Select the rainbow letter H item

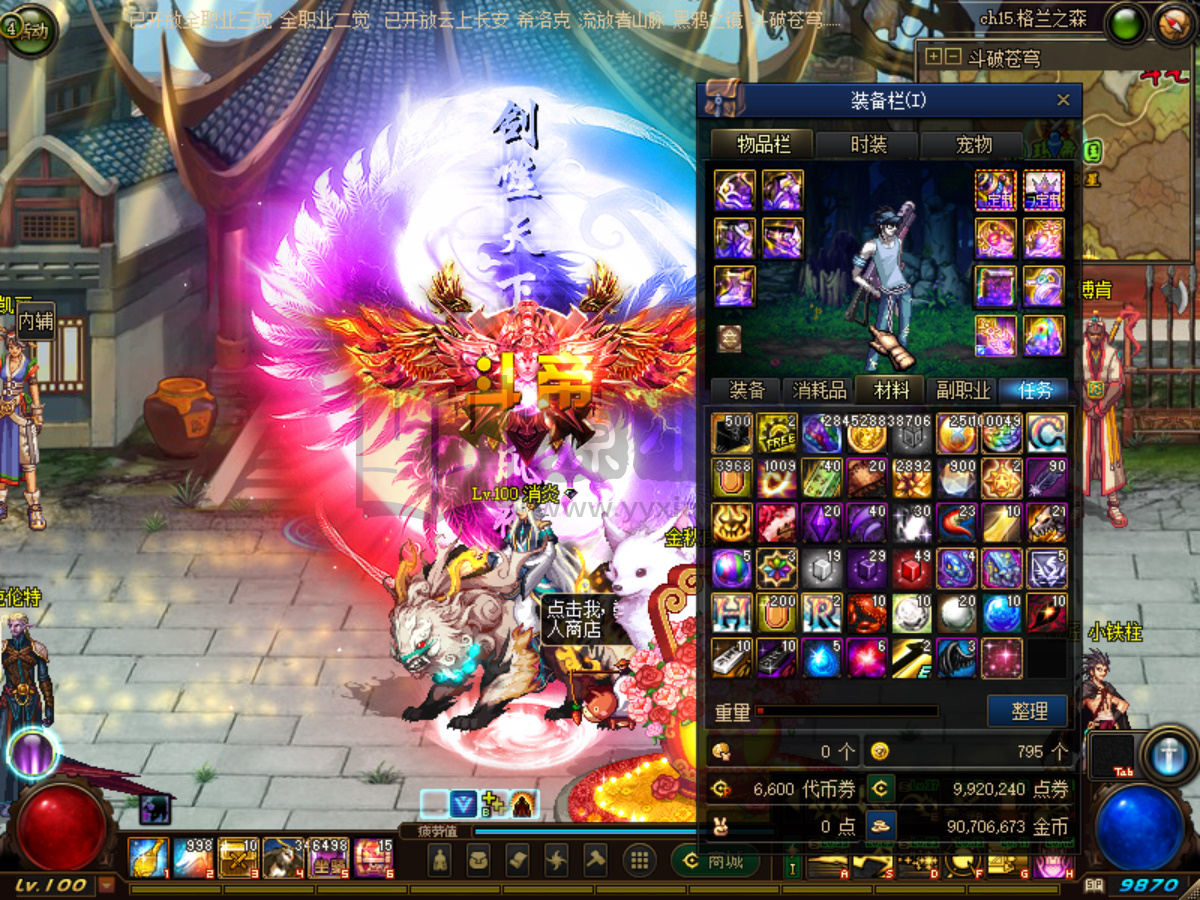(x=731, y=613)
